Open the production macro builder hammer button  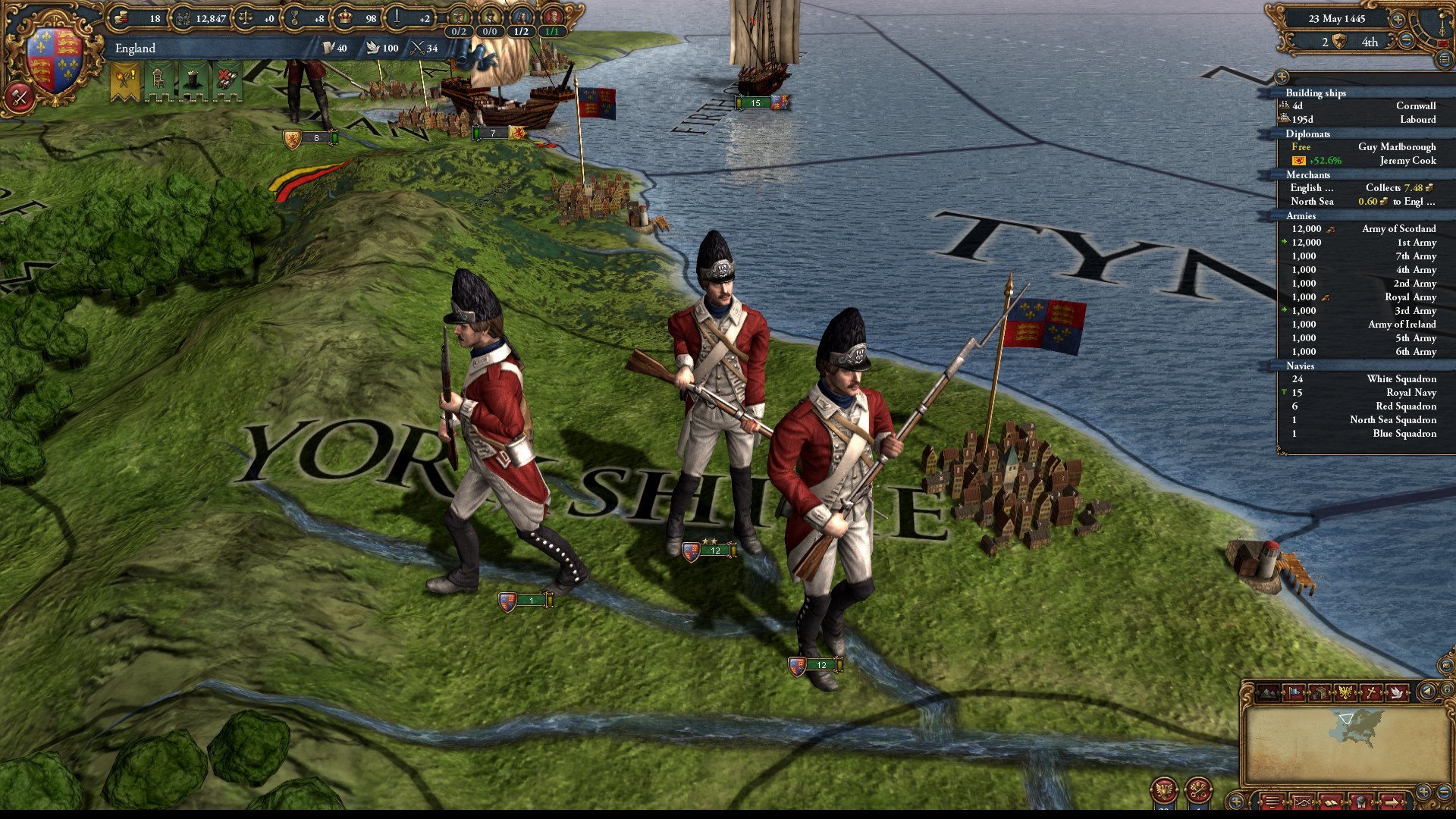coord(19,97)
